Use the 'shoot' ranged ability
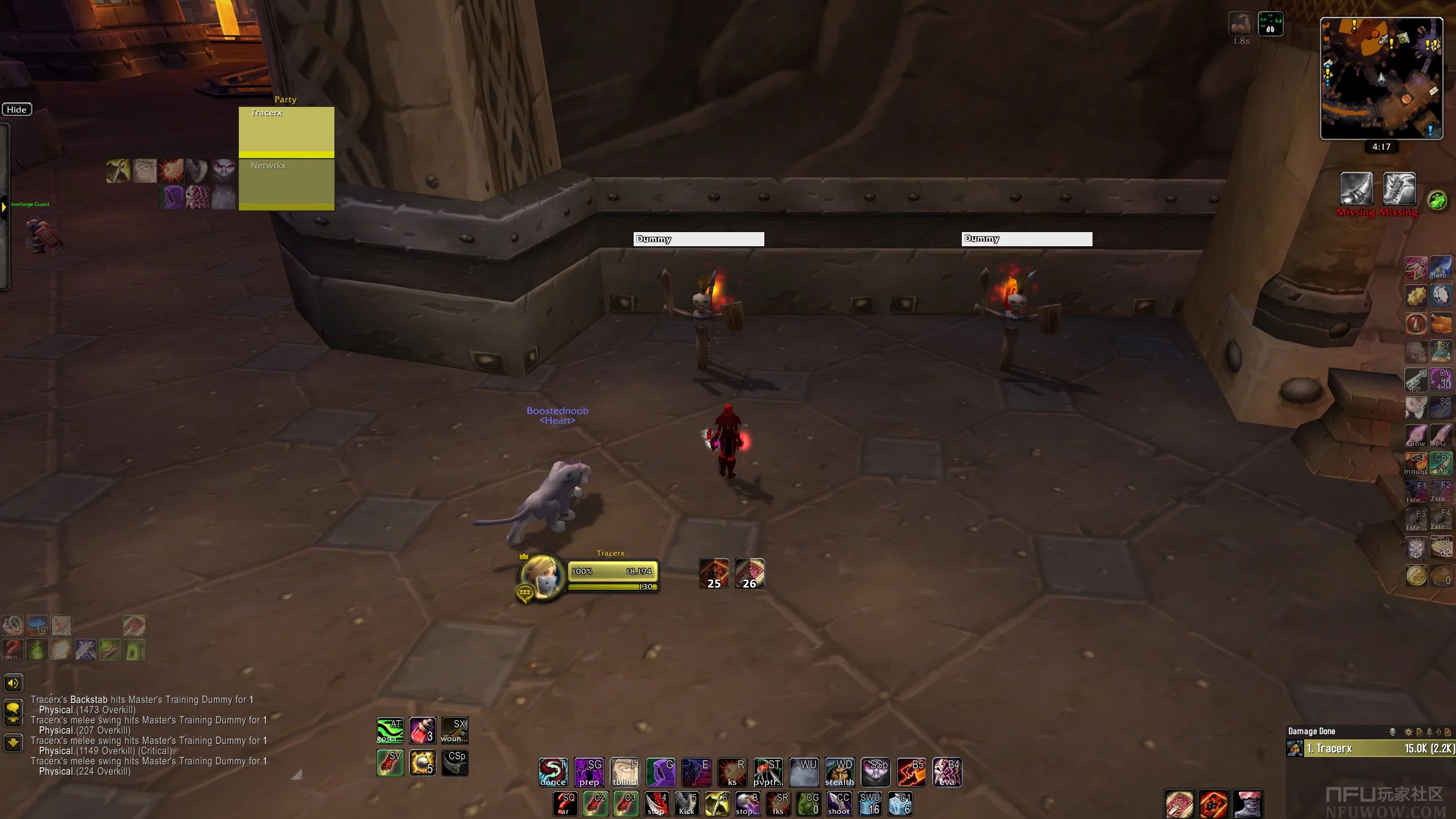This screenshot has width=1456, height=819. point(839,804)
